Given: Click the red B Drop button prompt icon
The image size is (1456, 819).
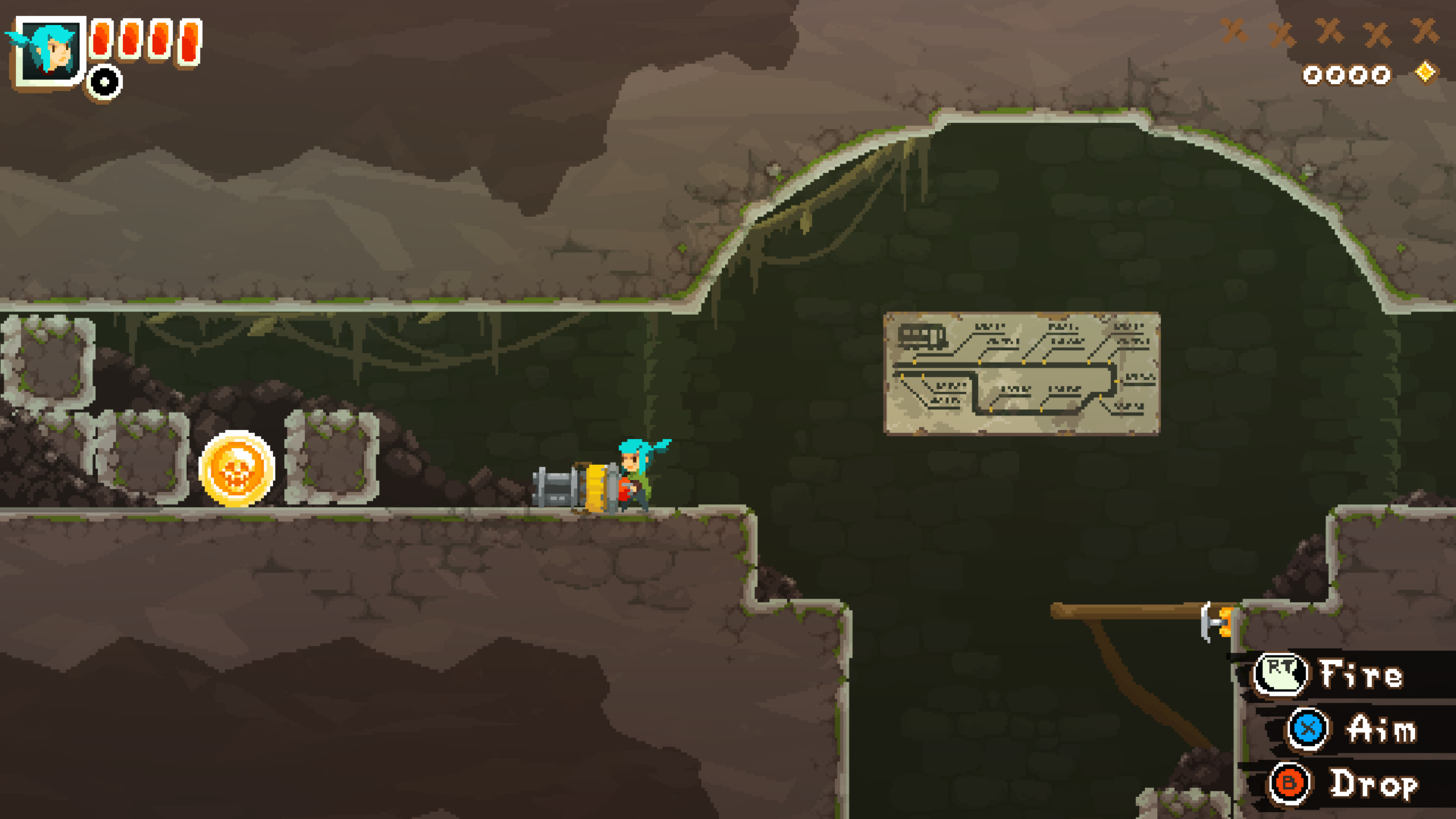Looking at the screenshot, I should pyautogui.click(x=1289, y=784).
